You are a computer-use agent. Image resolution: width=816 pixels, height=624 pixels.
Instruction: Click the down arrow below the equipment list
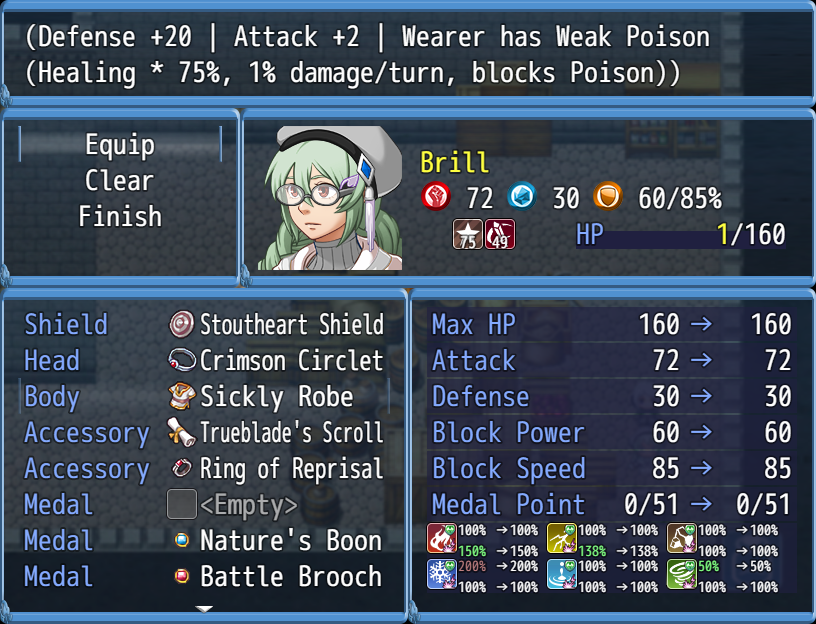coord(204,608)
